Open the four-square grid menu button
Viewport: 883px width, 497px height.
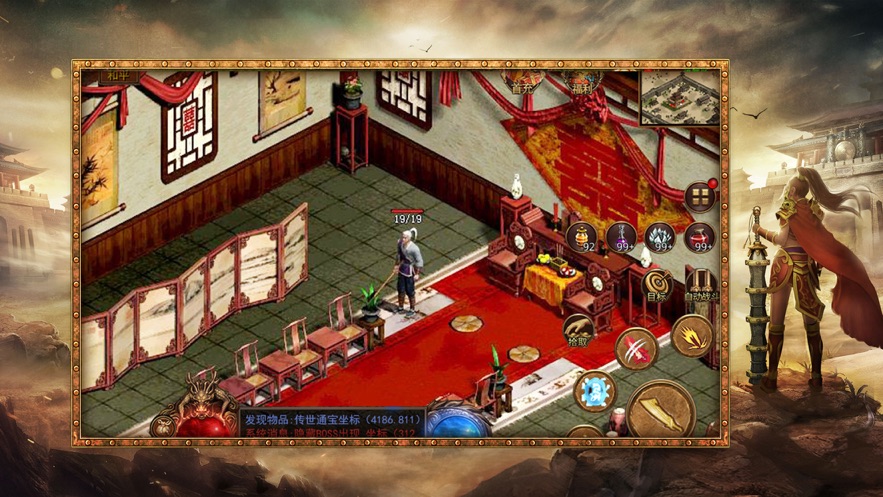pyautogui.click(x=700, y=196)
